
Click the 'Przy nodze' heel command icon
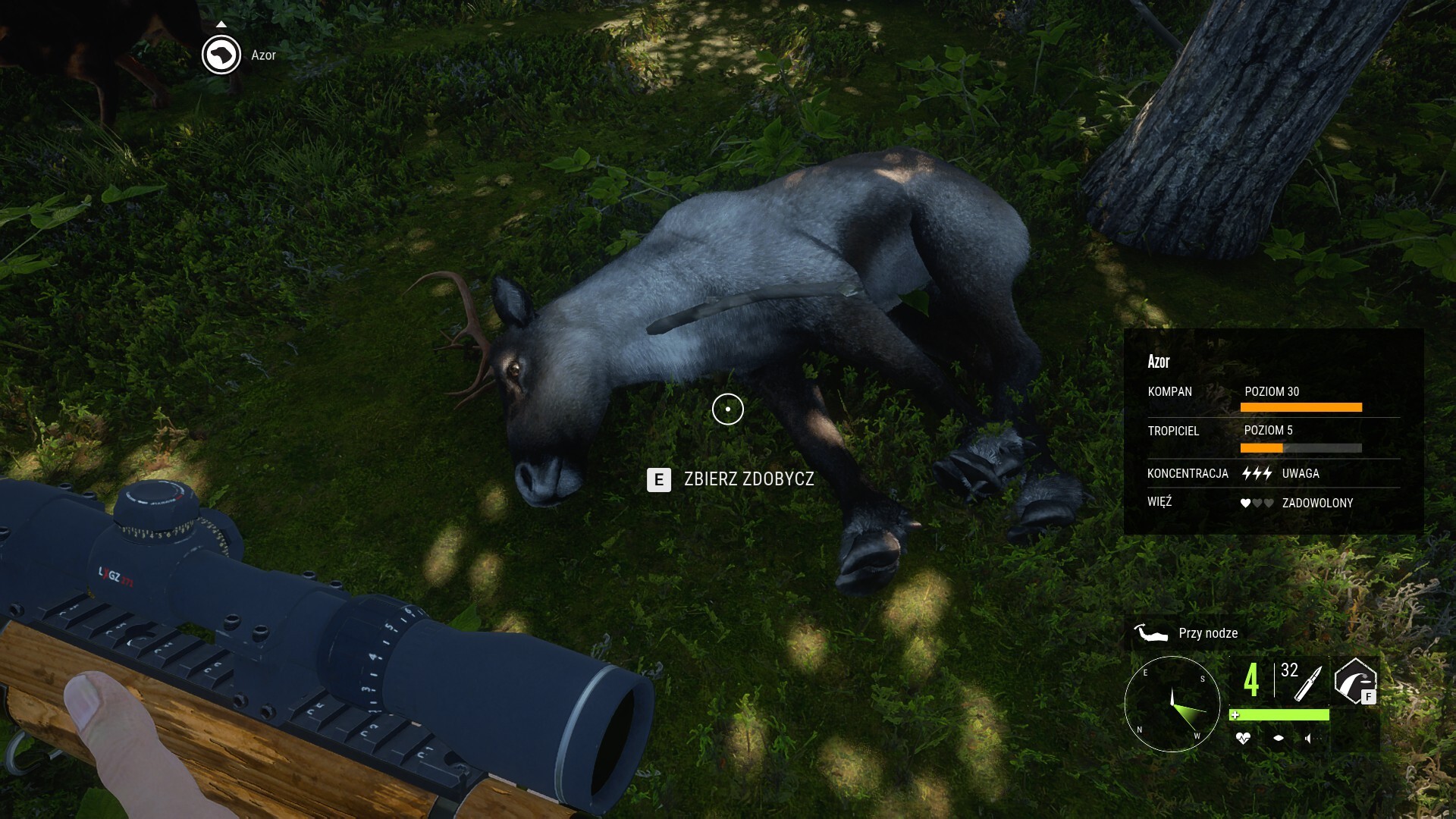tap(1150, 632)
